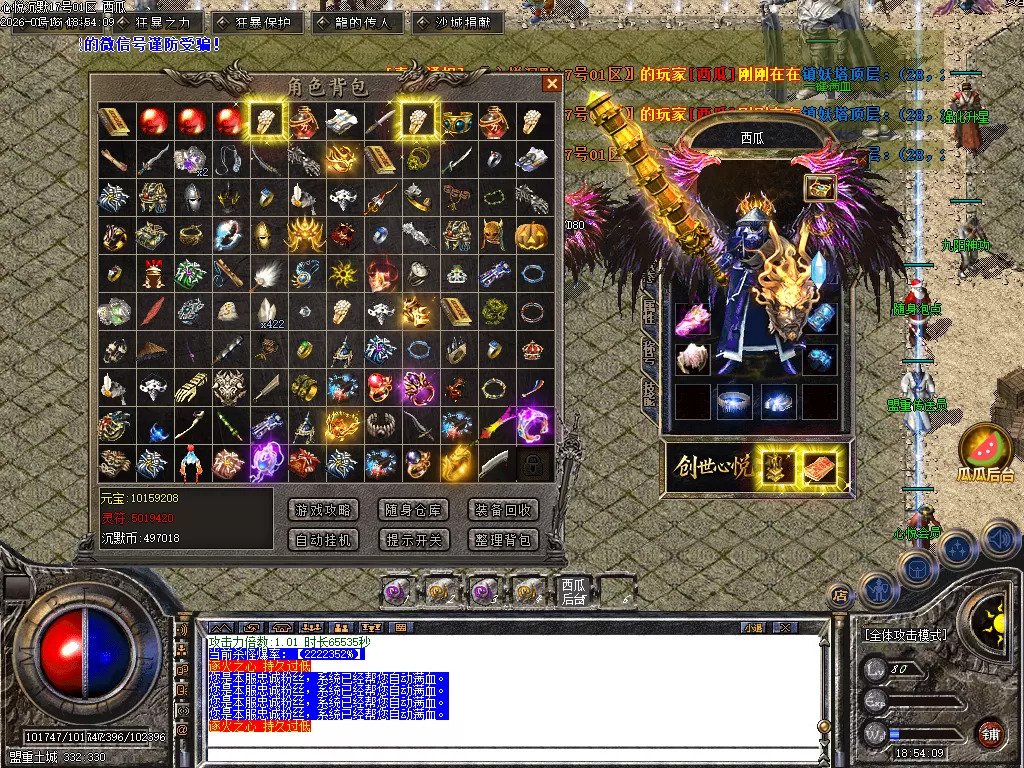Click the 装备回收 equipment recycle button
This screenshot has width=1024, height=768.
(x=503, y=510)
